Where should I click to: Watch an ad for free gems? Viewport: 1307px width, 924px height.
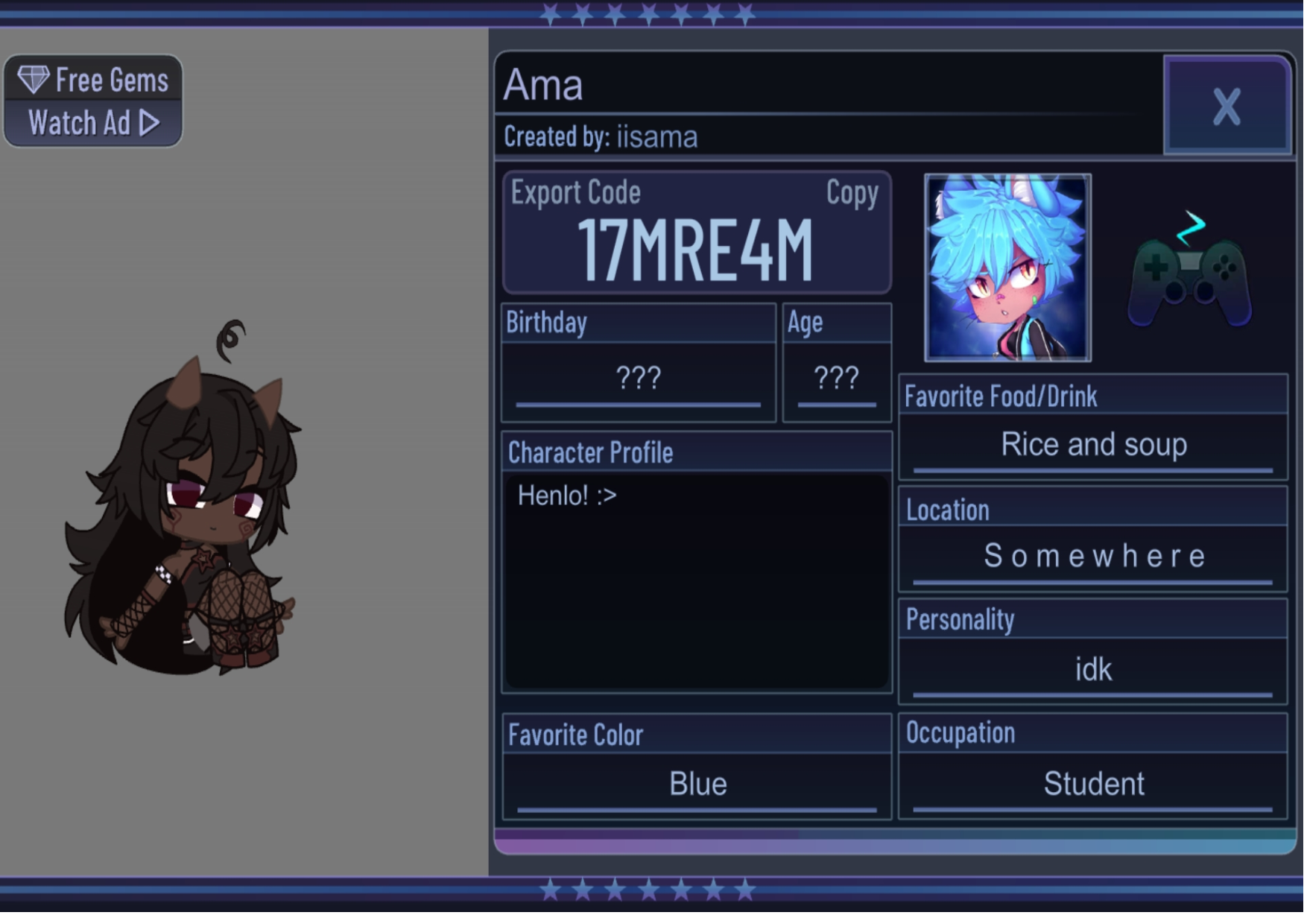[x=93, y=101]
